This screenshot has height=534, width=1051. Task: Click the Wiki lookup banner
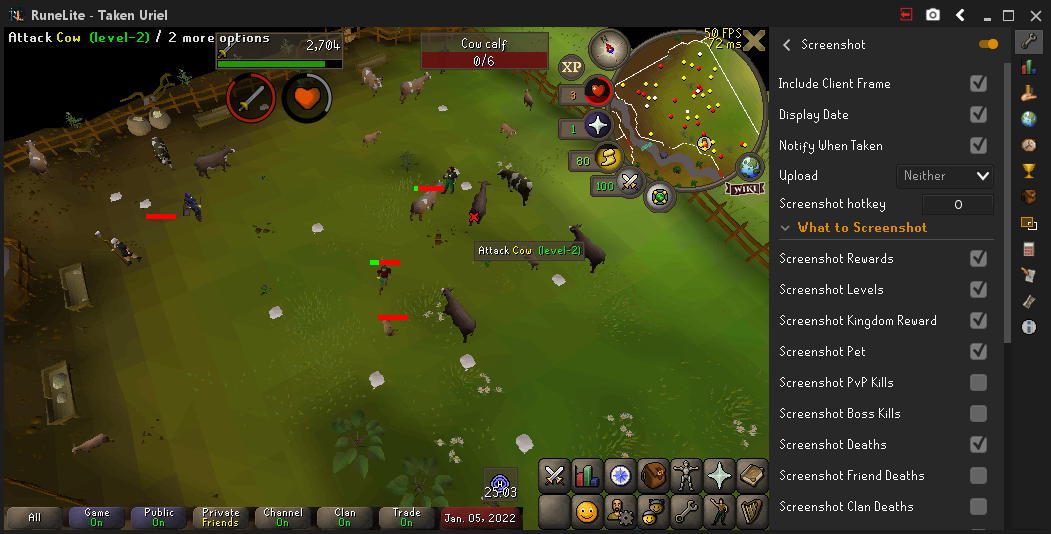pyautogui.click(x=744, y=188)
